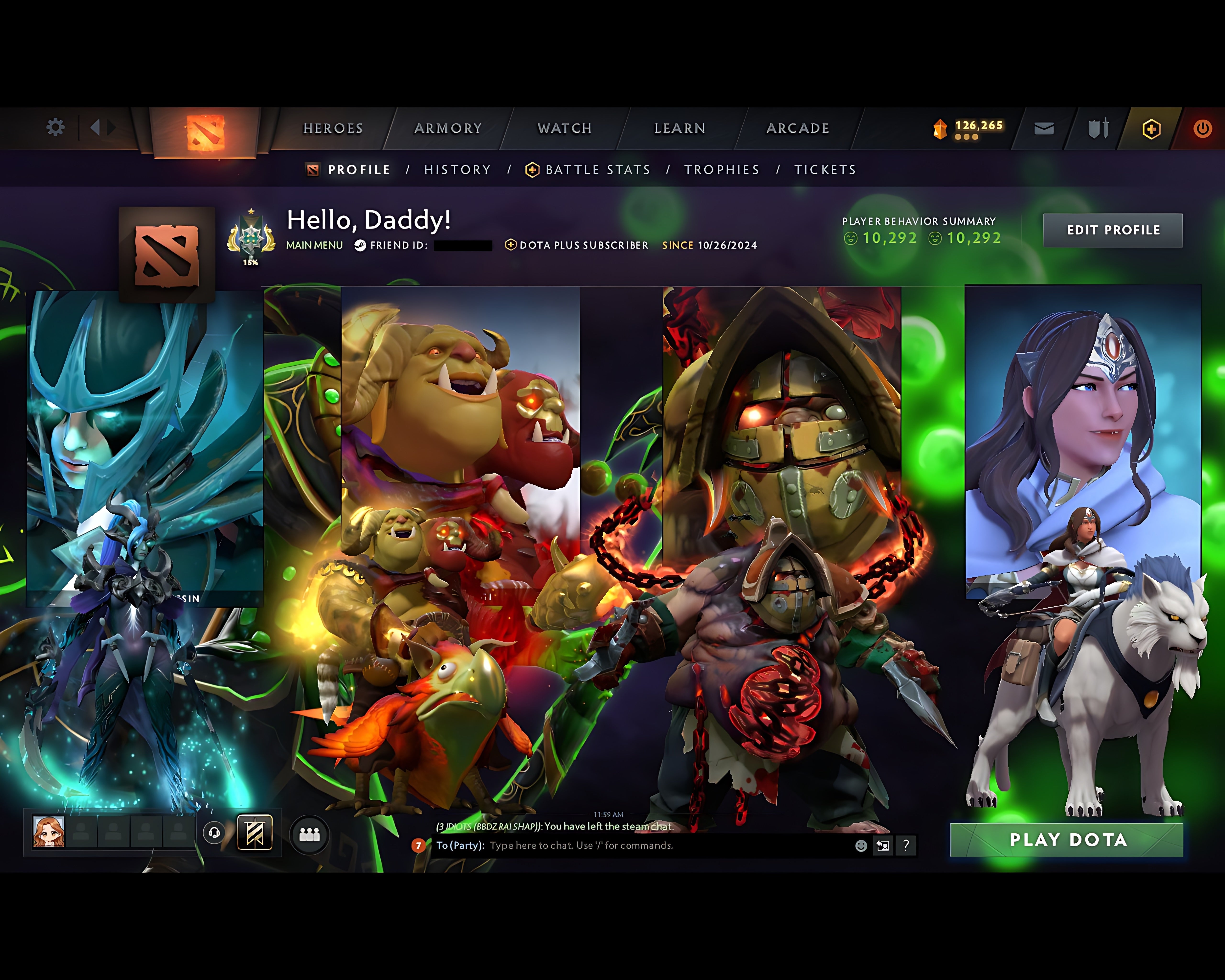Click To (Party) to change channel
The image size is (1225, 980).
click(x=459, y=845)
